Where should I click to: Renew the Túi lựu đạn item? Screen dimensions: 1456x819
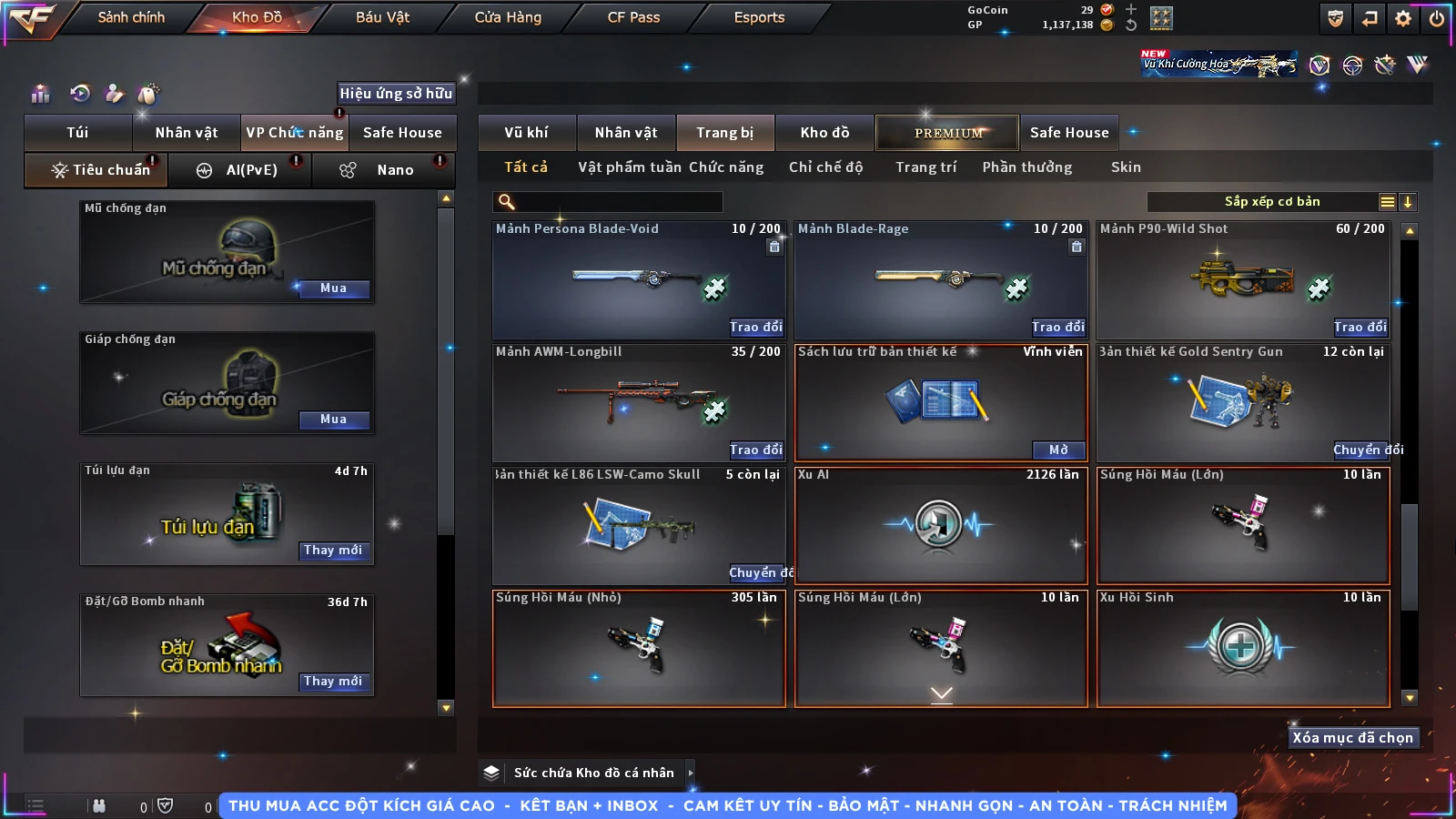333,551
